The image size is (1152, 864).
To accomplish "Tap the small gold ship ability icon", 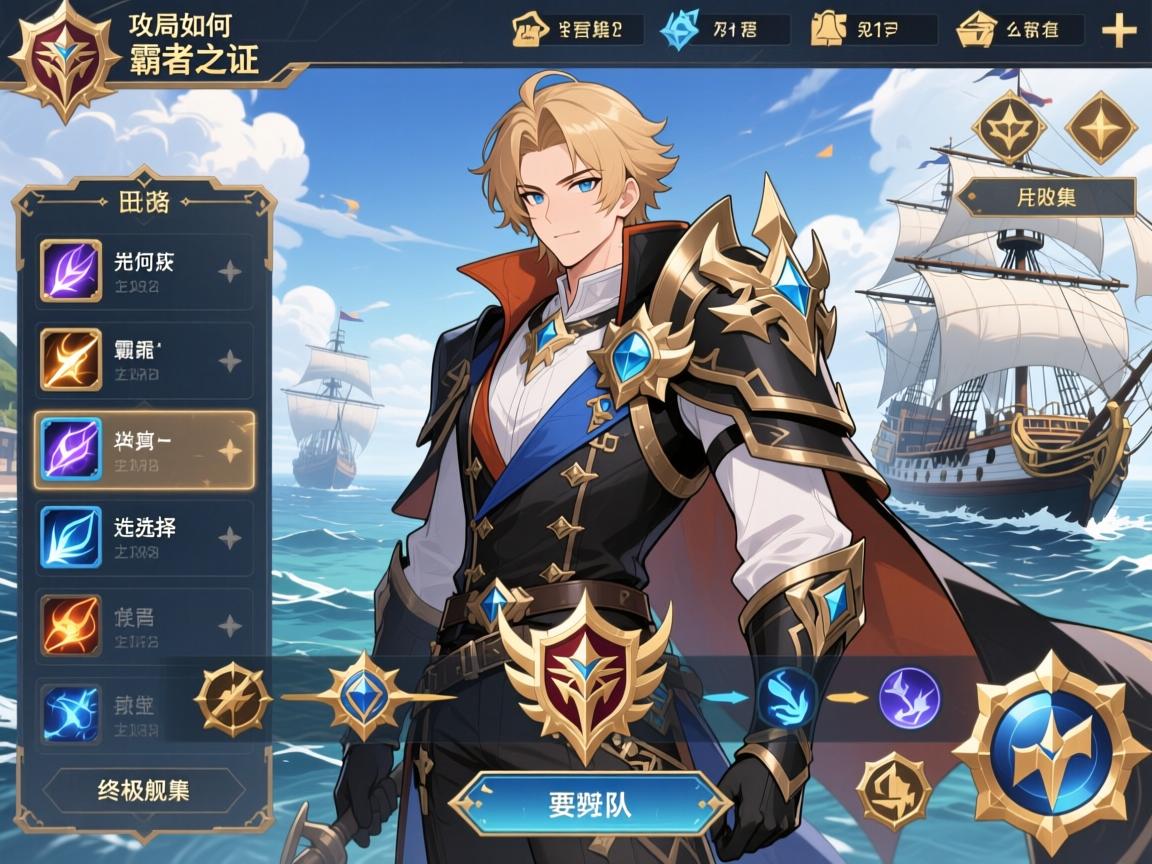I will pyautogui.click(x=893, y=790).
